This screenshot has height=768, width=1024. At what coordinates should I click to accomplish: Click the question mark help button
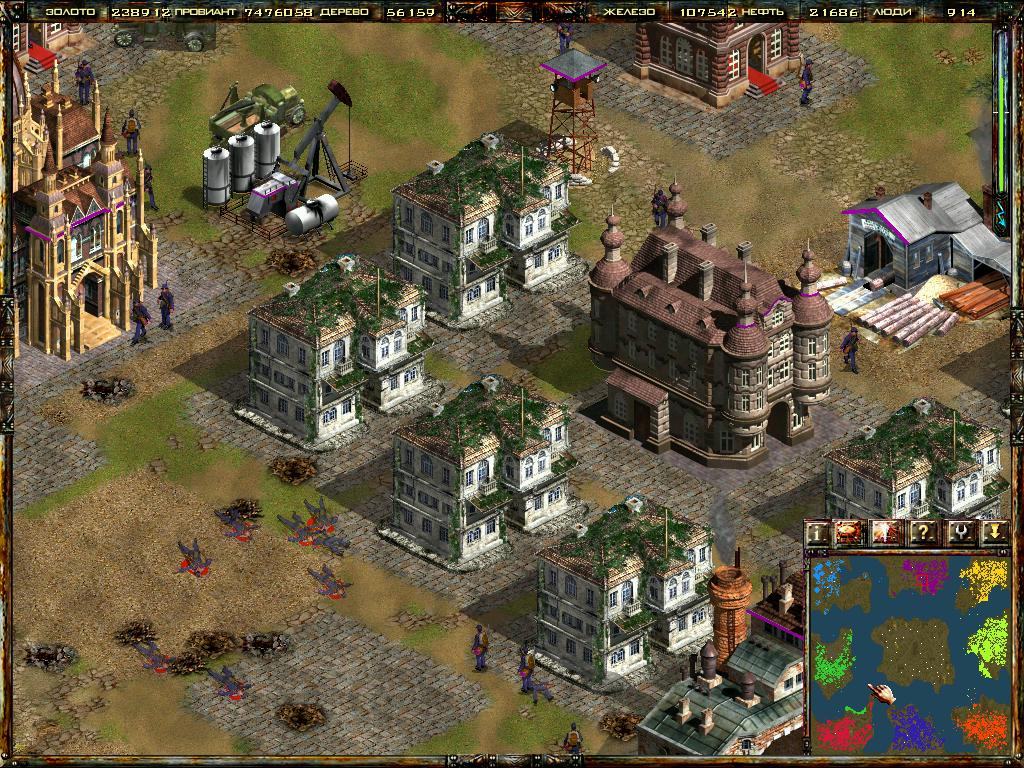click(923, 533)
